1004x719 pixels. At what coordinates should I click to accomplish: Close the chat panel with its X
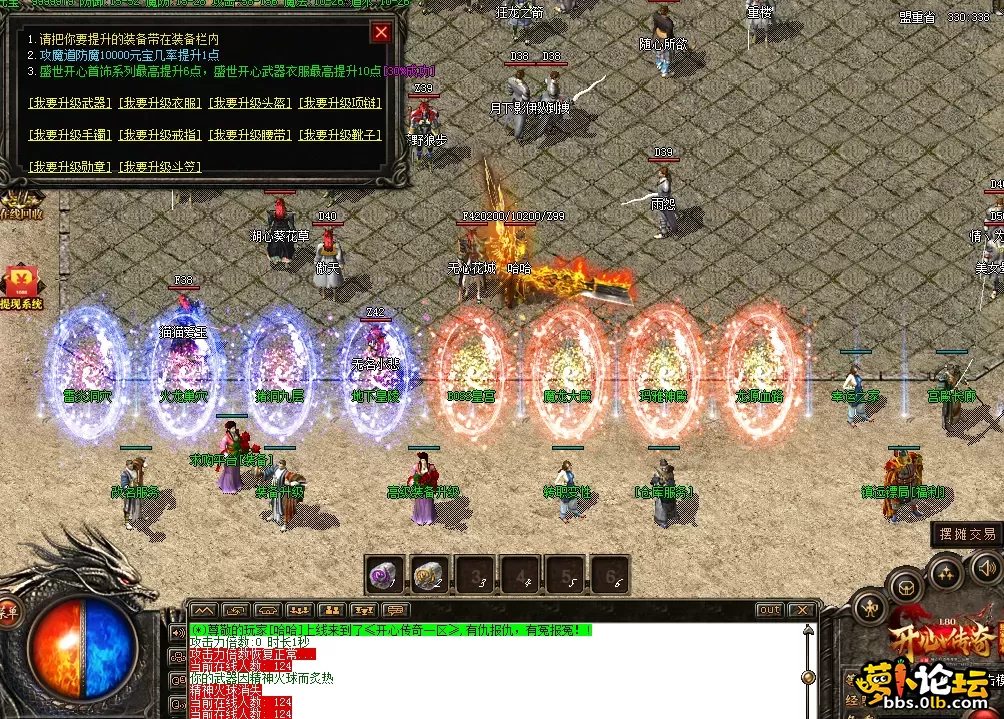click(x=801, y=610)
